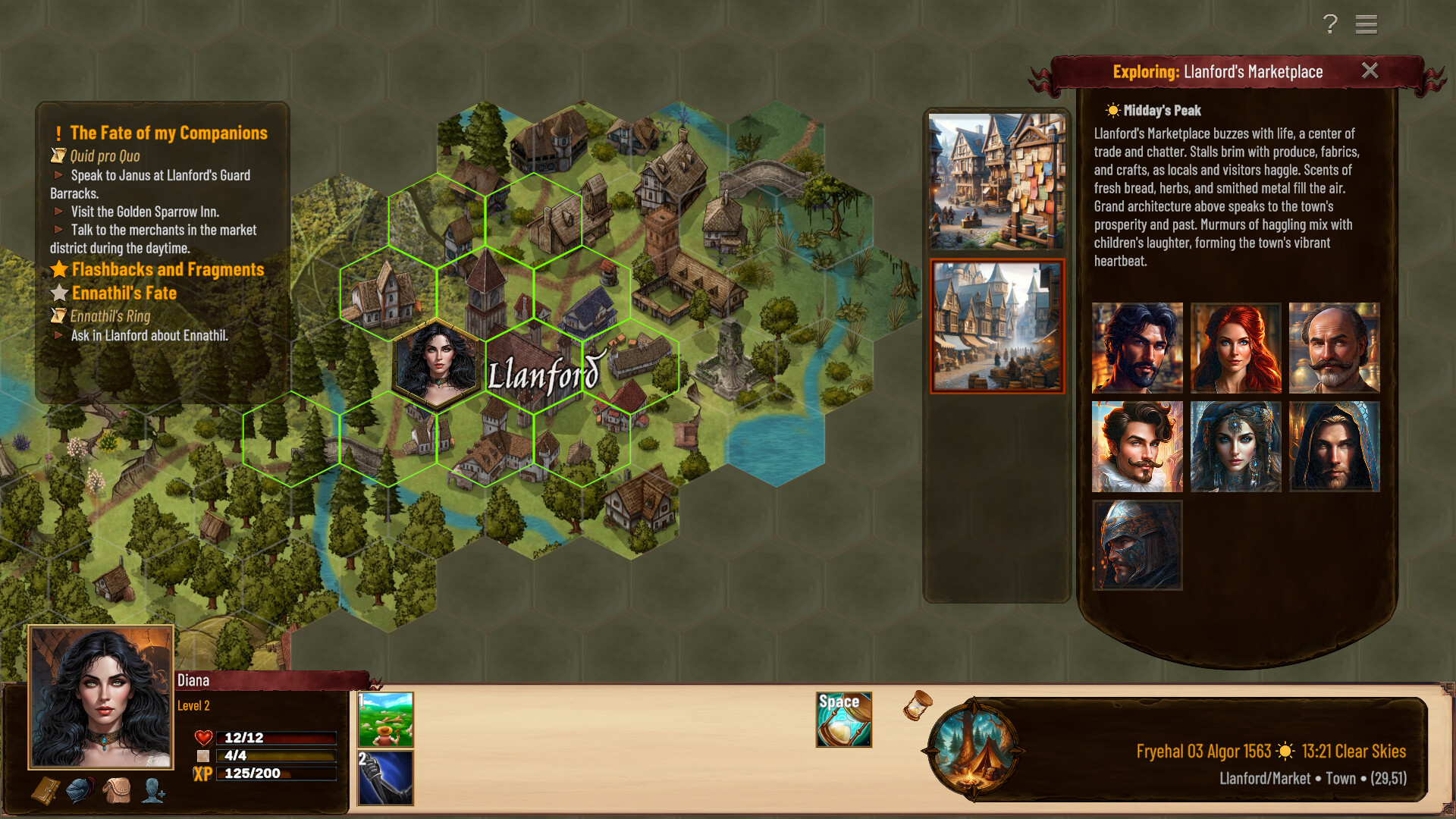
Task: Open the party management character icon
Action: coord(152,792)
